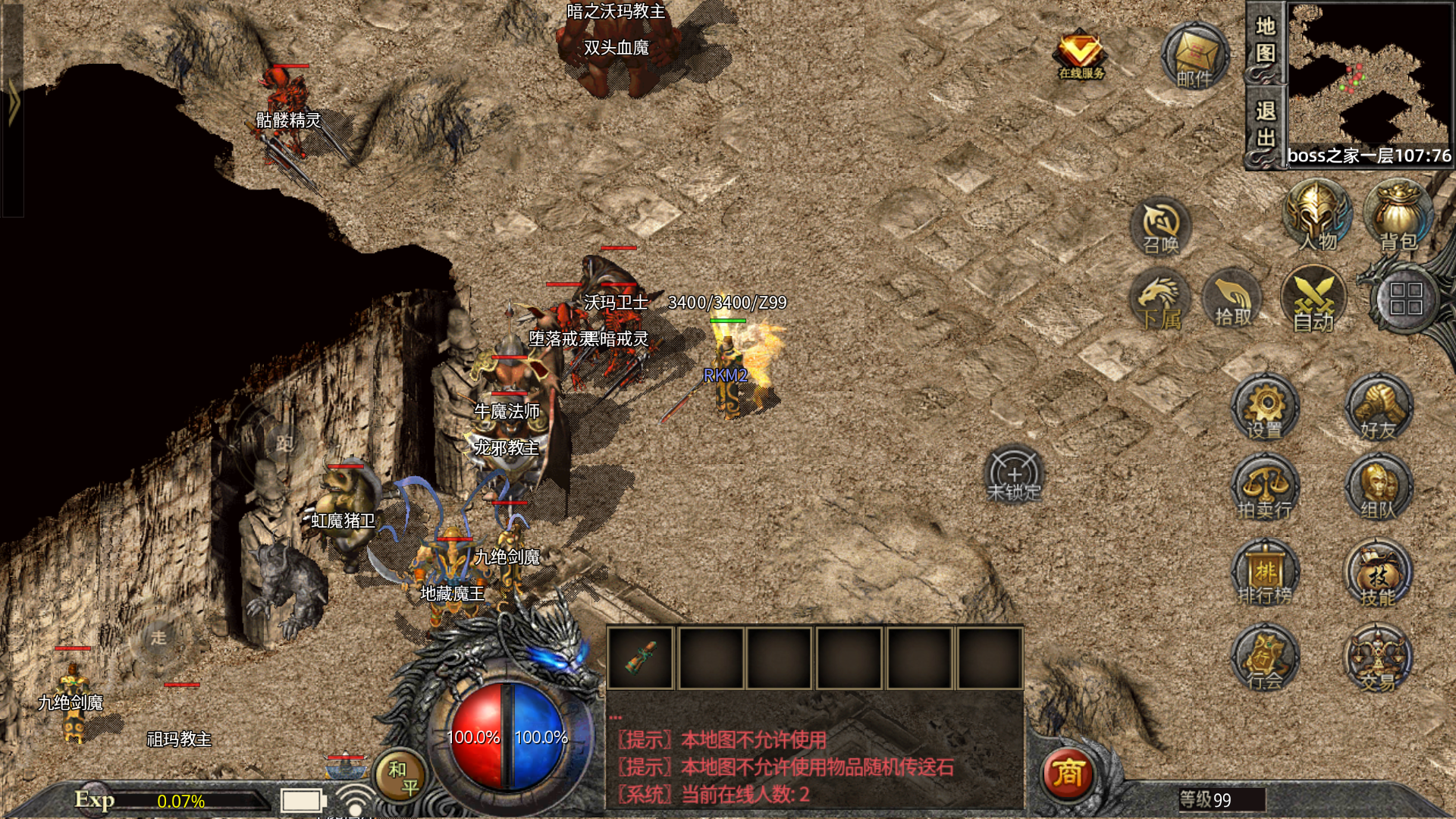Screen dimensions: 1456x819
Task: Open 设置 settings
Action: tap(1264, 408)
